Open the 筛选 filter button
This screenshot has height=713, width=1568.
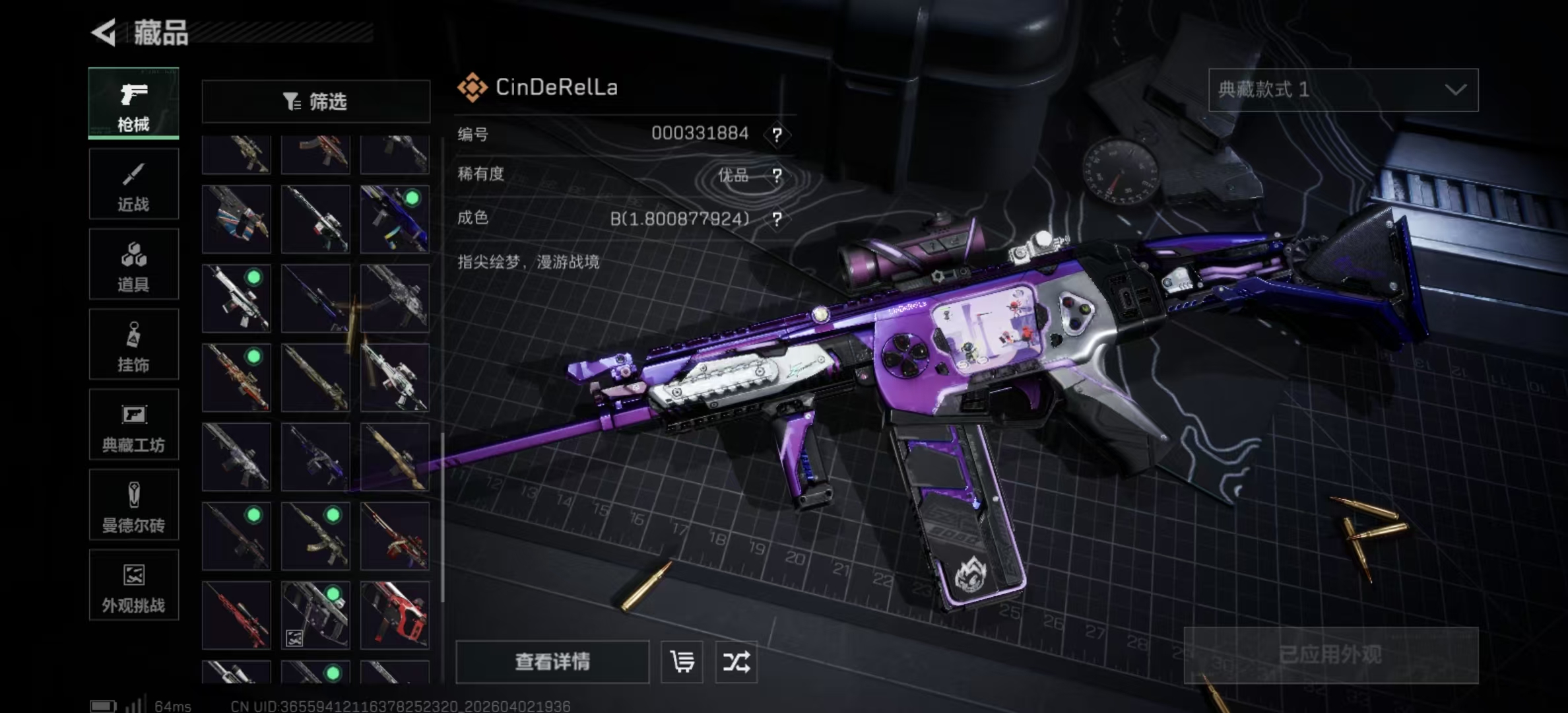[x=315, y=101]
